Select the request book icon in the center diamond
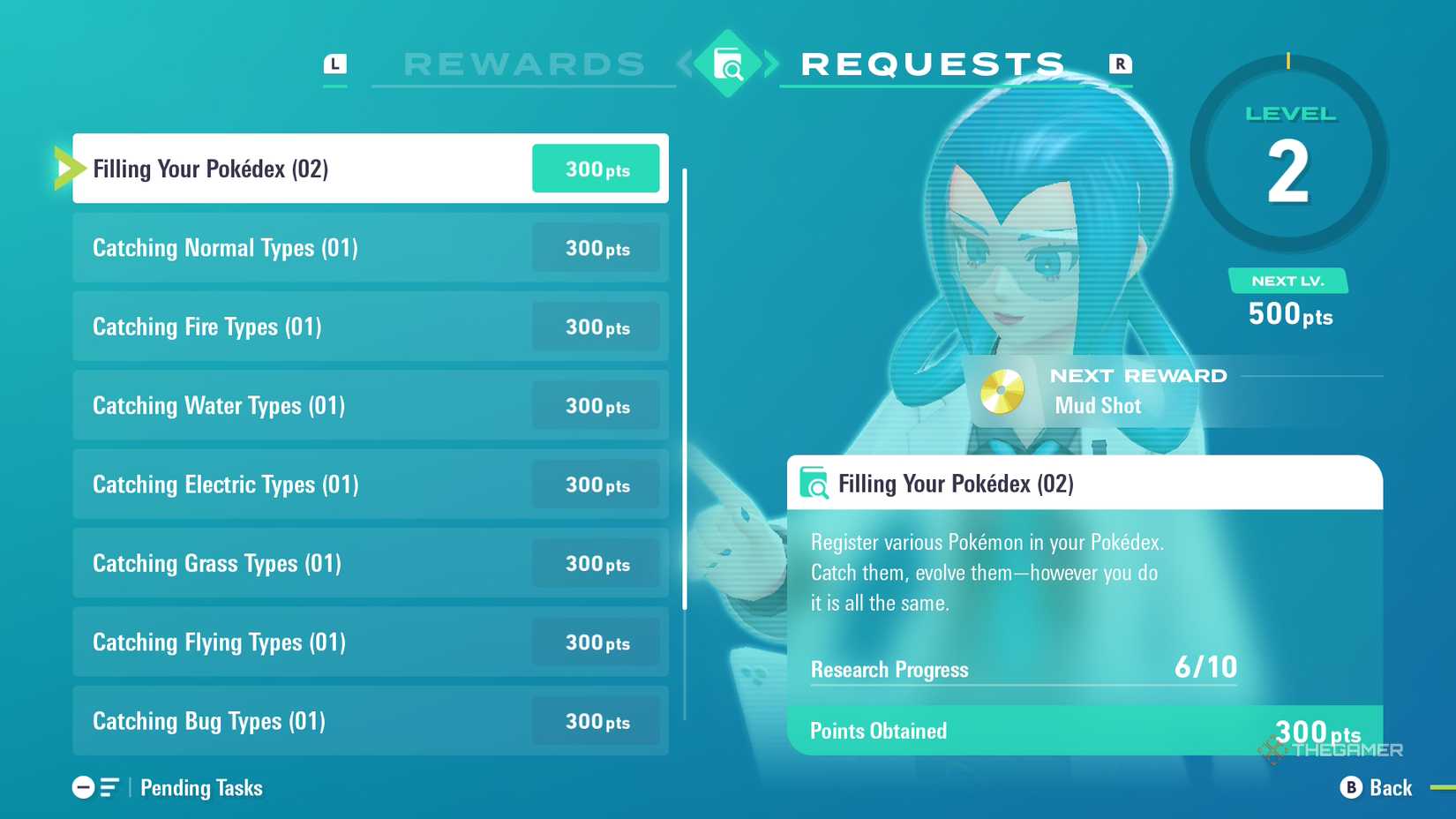The image size is (1456, 819). pos(727,64)
